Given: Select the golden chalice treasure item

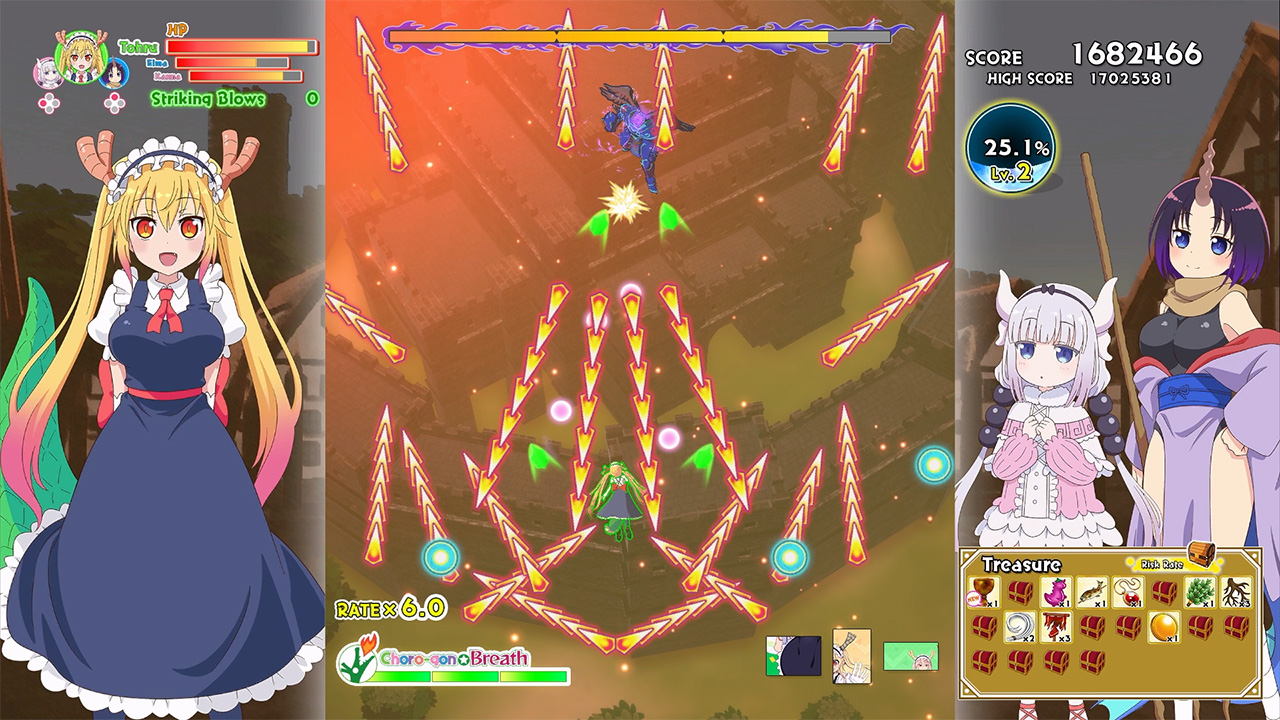Looking at the screenshot, I should [984, 592].
